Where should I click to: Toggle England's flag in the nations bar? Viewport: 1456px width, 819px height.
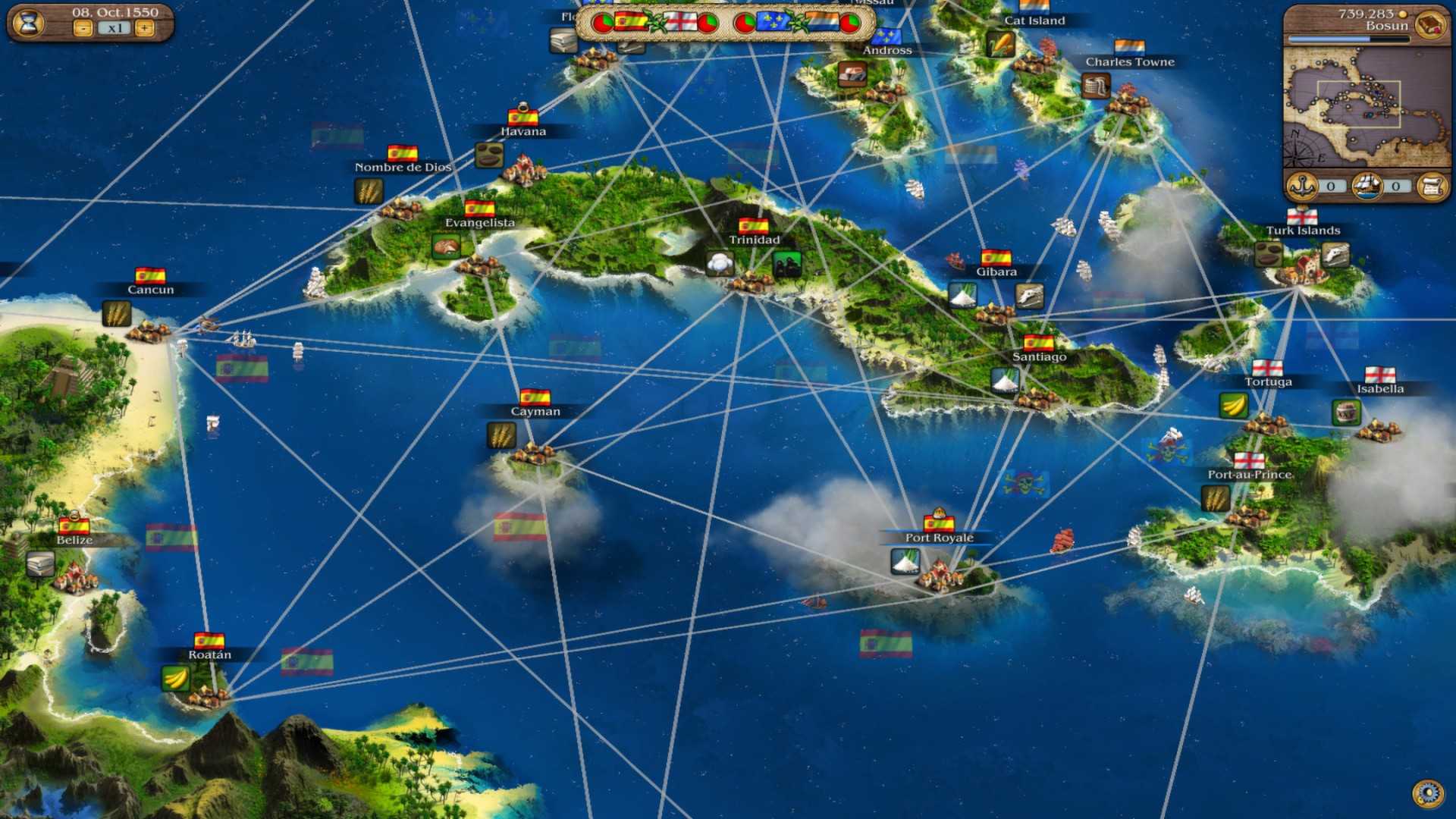coord(680,21)
